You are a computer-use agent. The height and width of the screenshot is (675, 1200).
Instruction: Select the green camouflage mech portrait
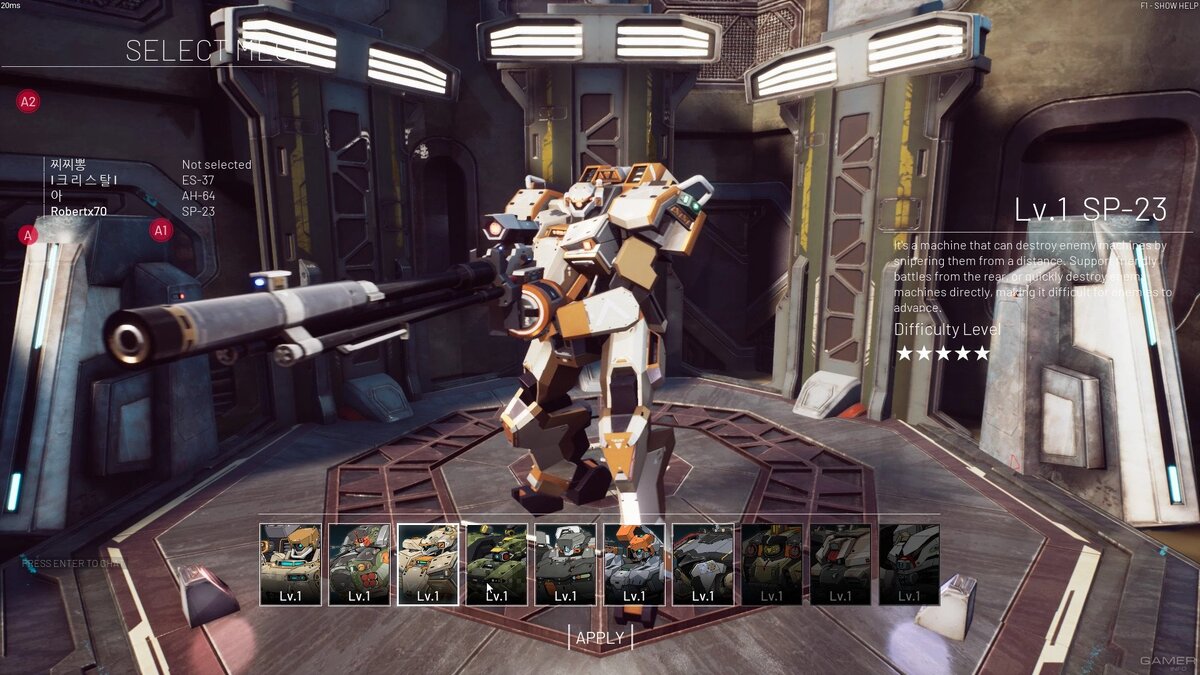pyautogui.click(x=497, y=564)
